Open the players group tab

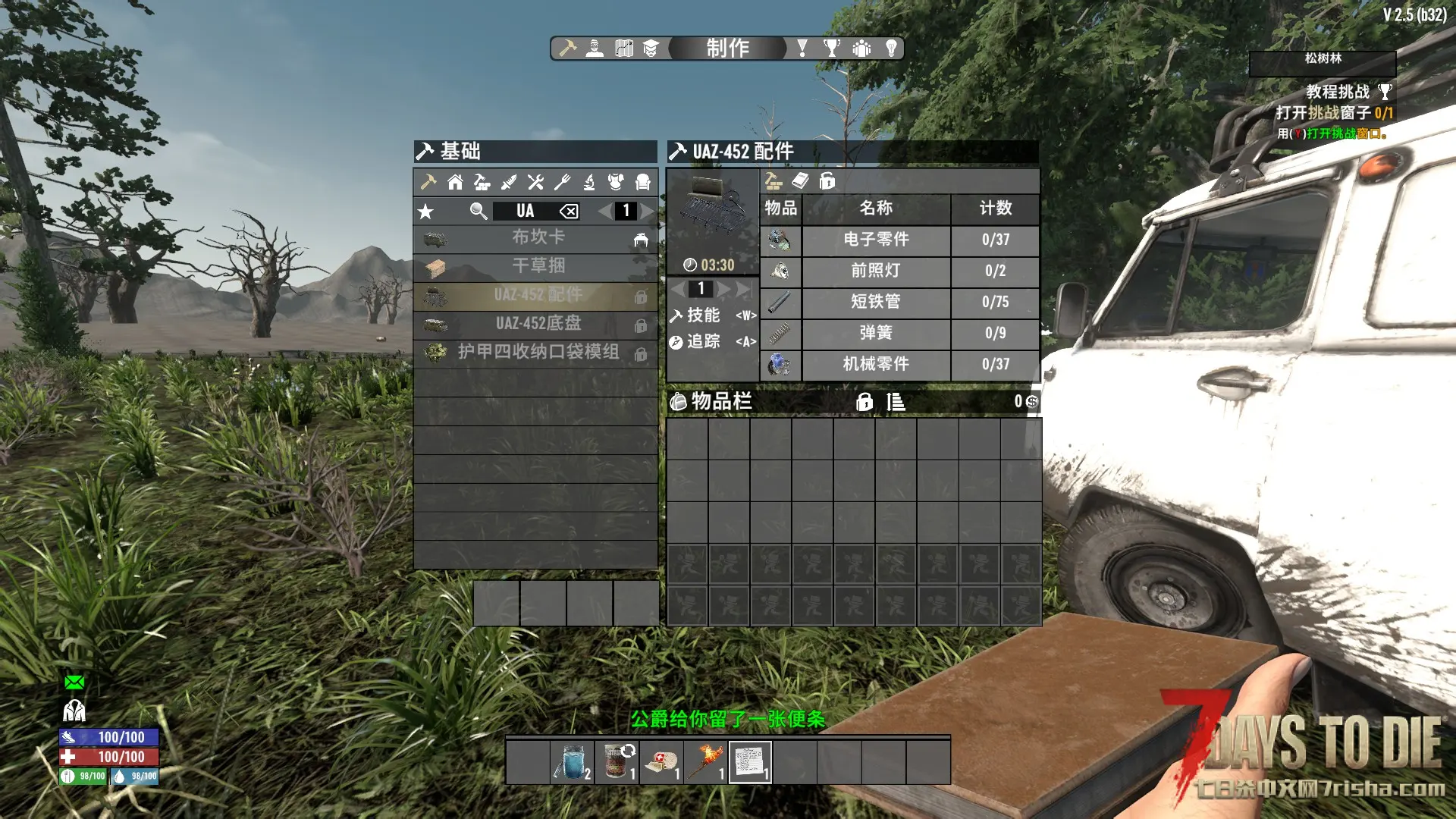click(861, 49)
